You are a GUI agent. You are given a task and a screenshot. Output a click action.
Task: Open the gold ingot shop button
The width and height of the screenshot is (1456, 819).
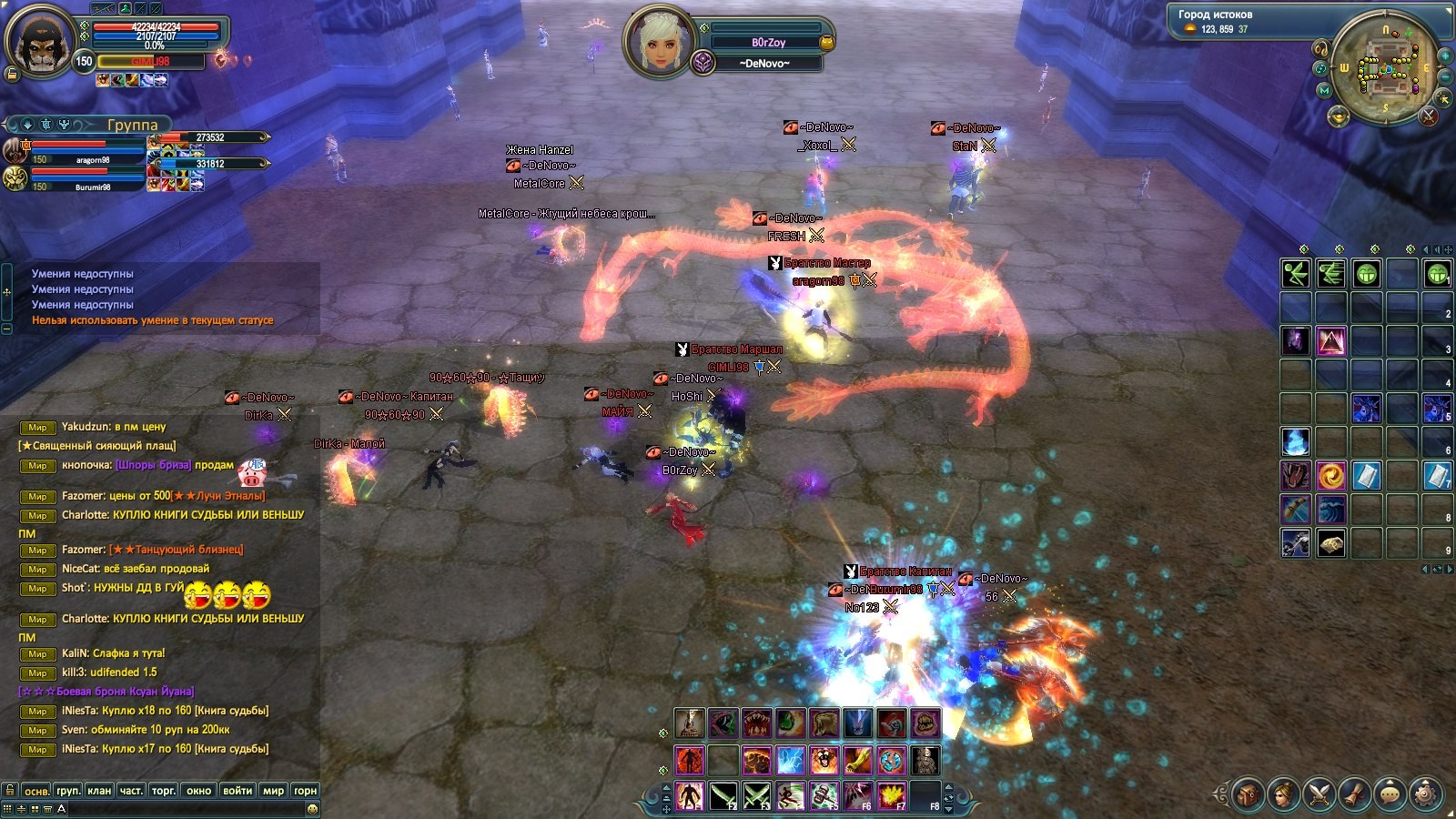[1338, 115]
